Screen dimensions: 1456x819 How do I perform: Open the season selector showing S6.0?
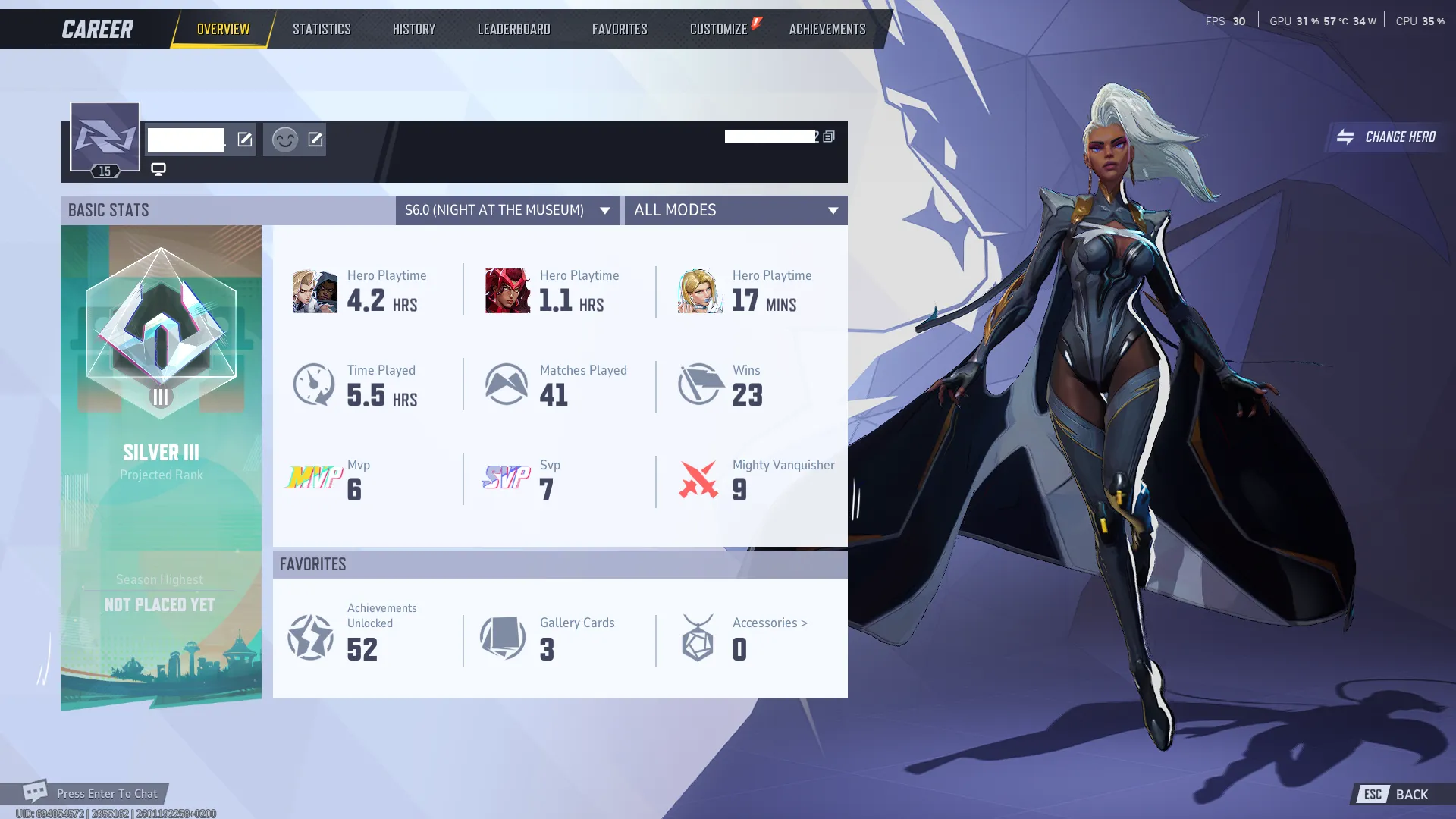[x=507, y=210]
